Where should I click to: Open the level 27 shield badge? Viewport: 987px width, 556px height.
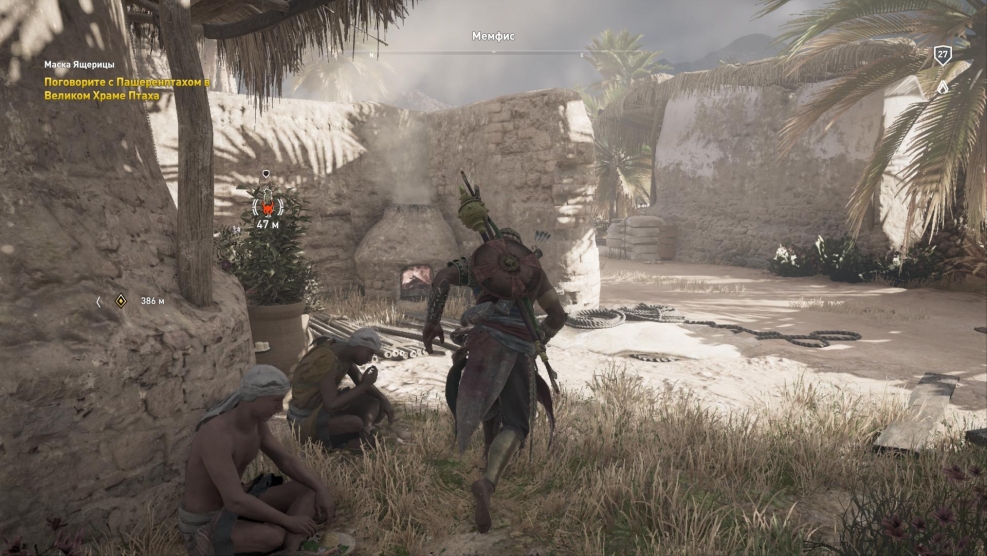(942, 56)
